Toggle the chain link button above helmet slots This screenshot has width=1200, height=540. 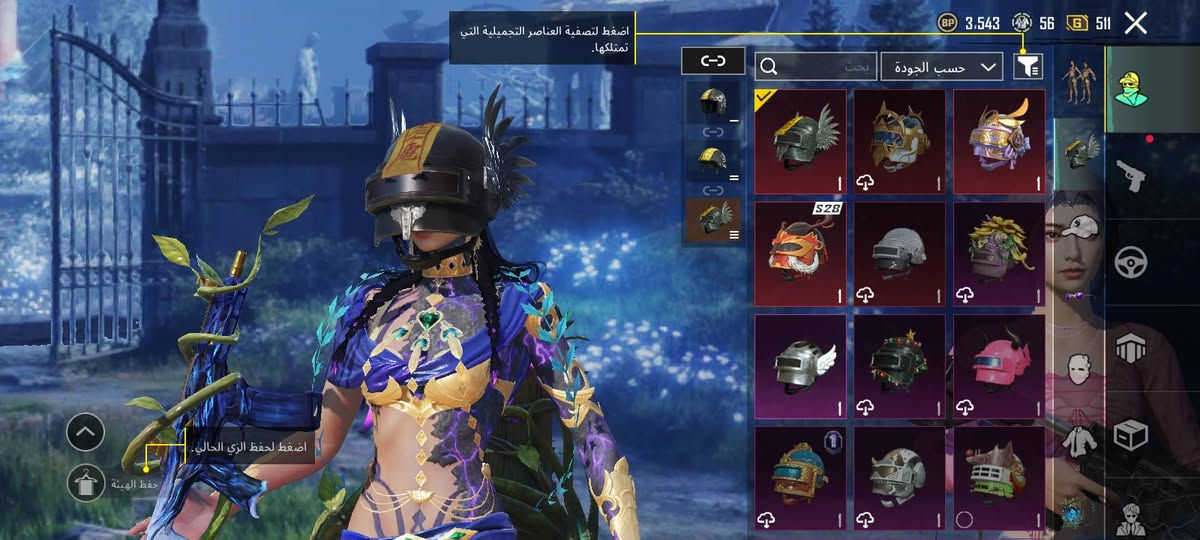pos(713,61)
